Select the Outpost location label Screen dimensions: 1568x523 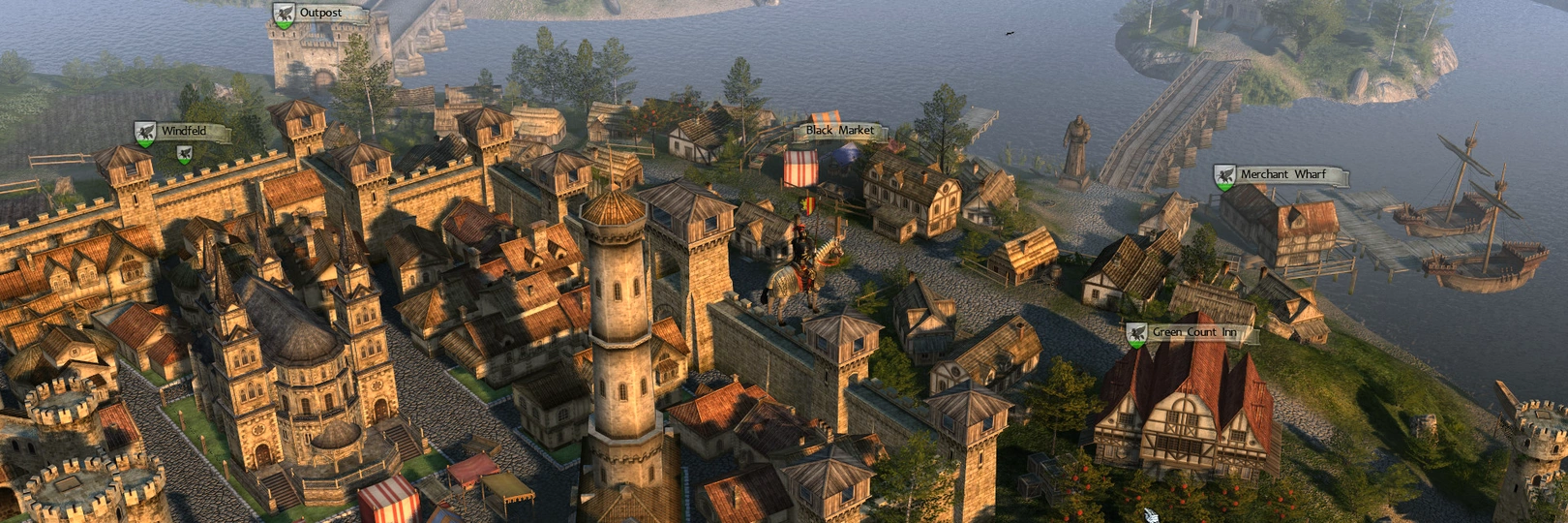point(319,14)
